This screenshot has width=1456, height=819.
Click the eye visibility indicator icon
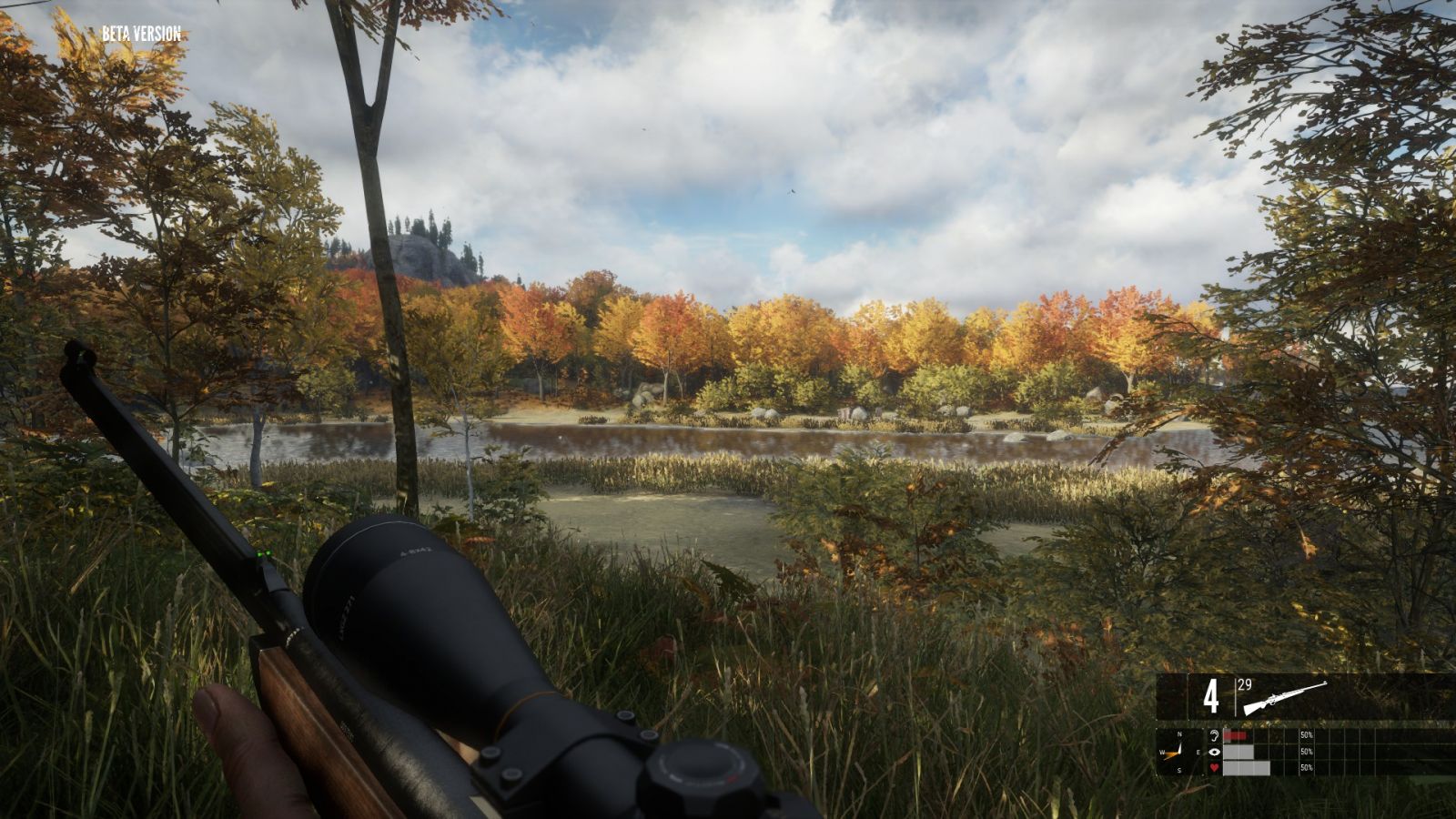pyautogui.click(x=1213, y=752)
